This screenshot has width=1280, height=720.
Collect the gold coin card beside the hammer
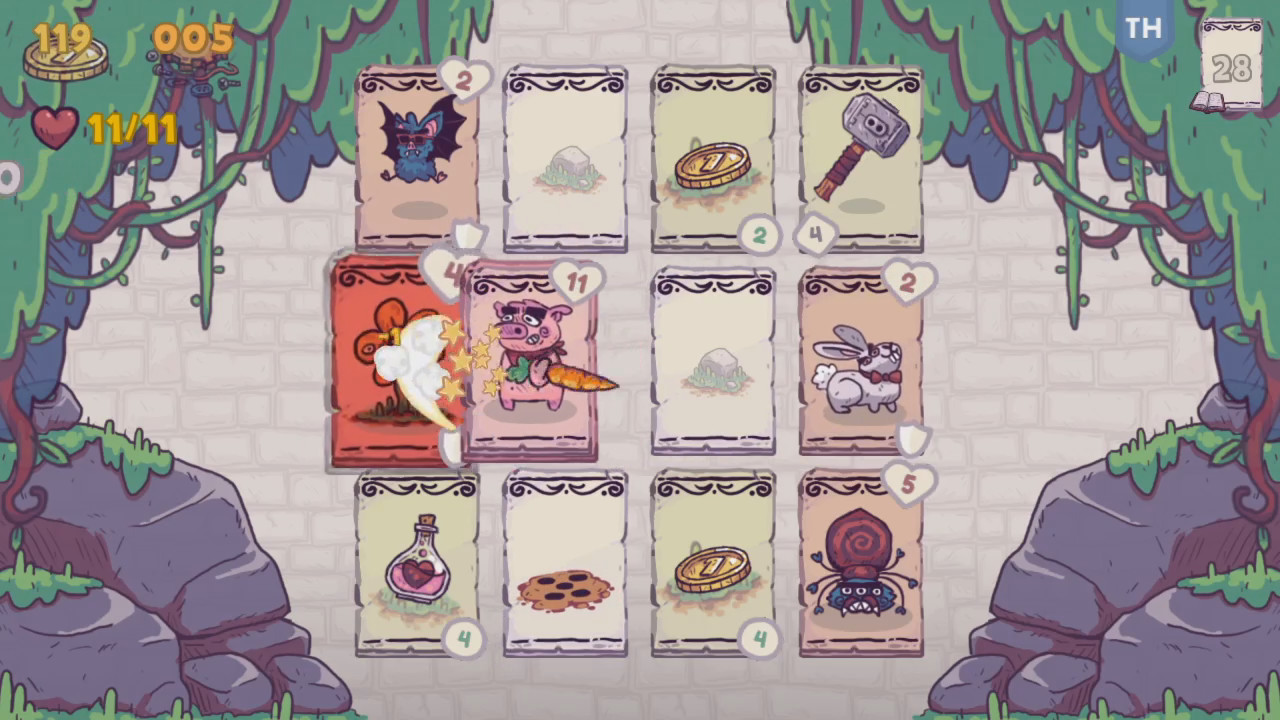(x=713, y=155)
